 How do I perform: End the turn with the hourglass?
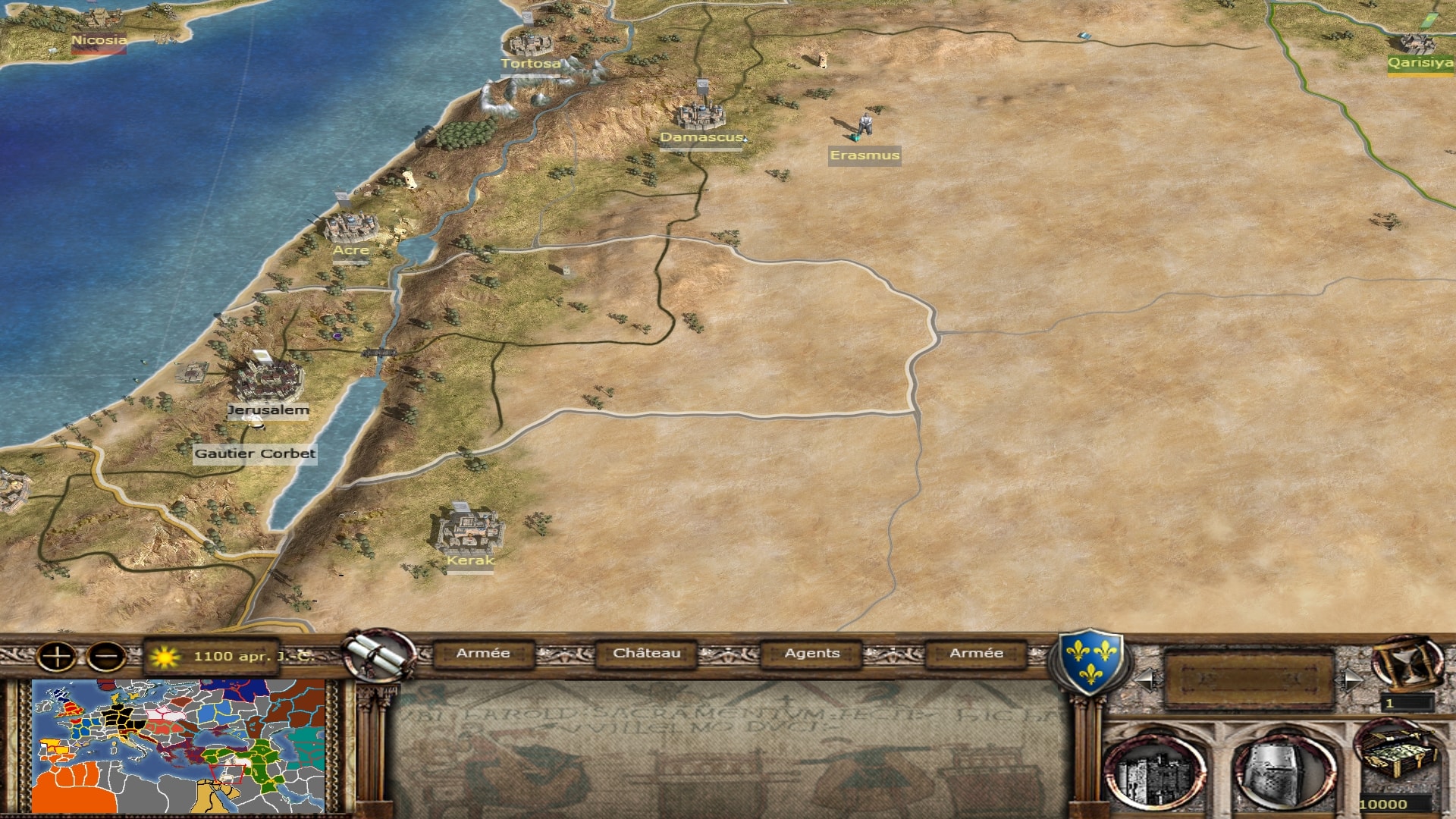coord(1405,662)
